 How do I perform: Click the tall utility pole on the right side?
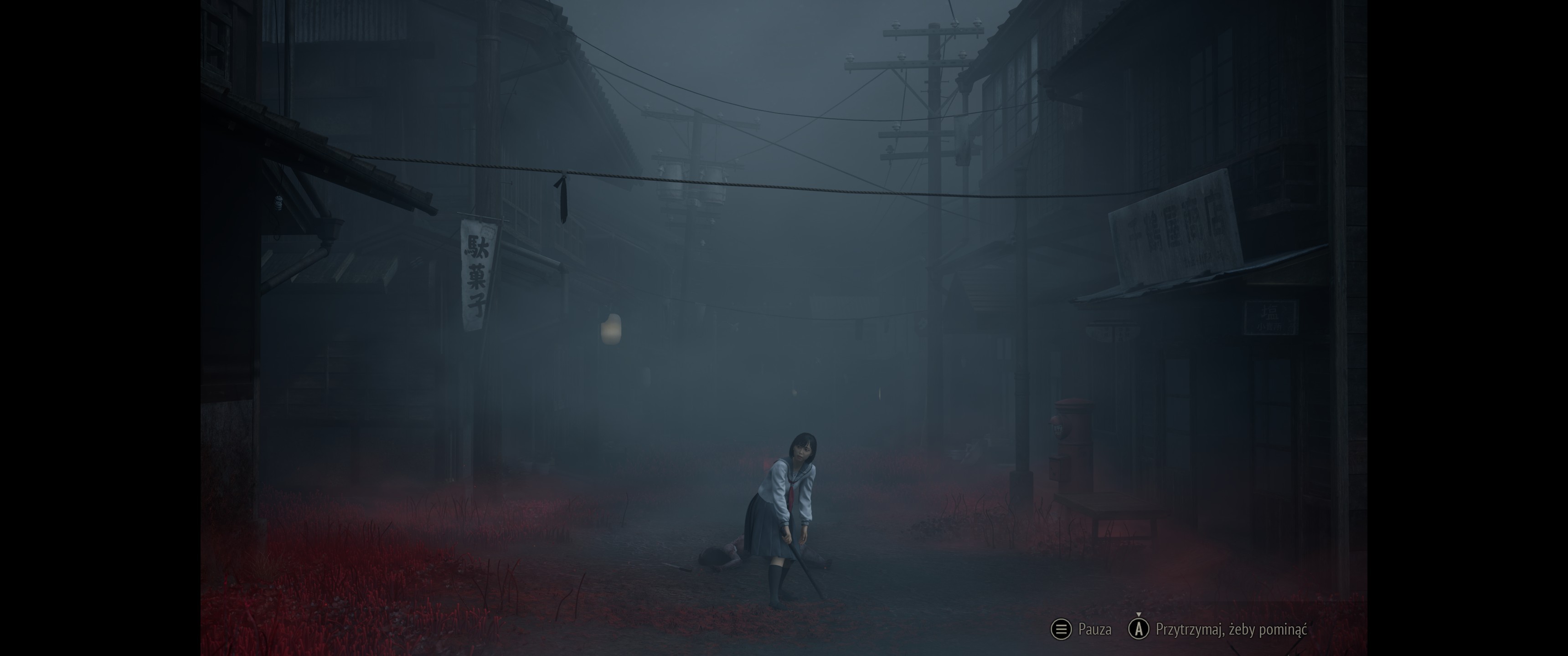(x=933, y=183)
